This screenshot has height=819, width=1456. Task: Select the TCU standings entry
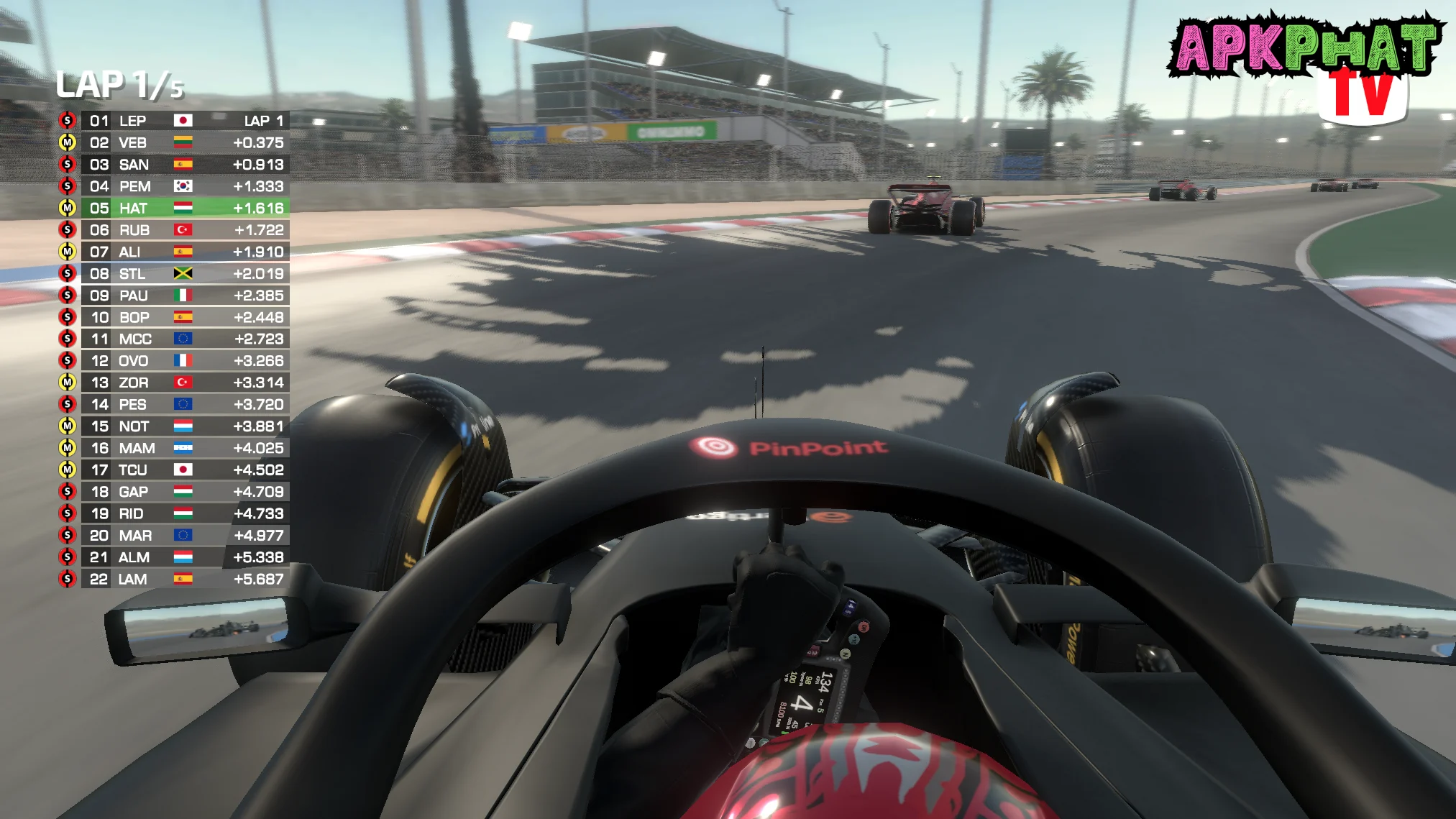tap(173, 470)
